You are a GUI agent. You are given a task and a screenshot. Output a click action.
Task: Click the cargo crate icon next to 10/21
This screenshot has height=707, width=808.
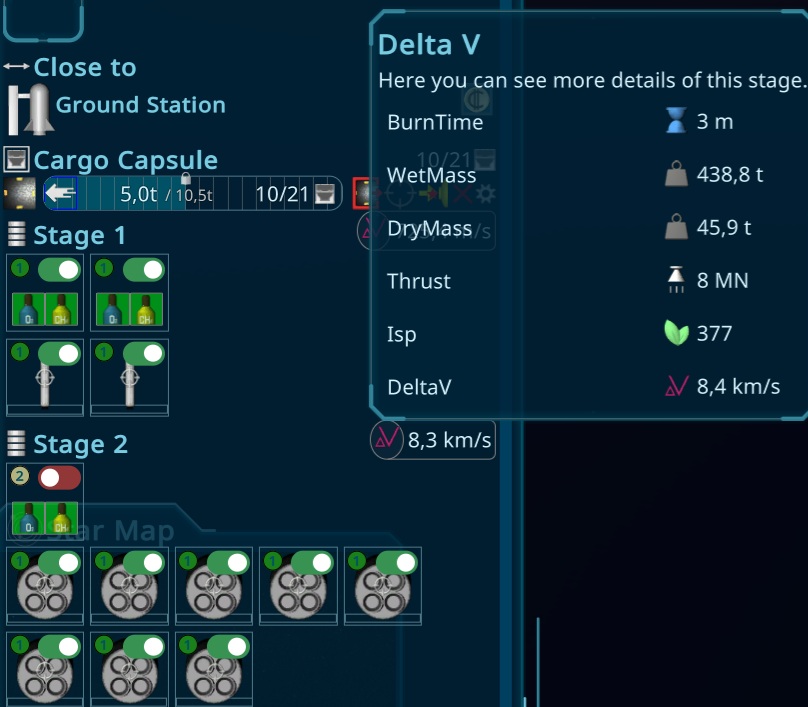coord(325,193)
